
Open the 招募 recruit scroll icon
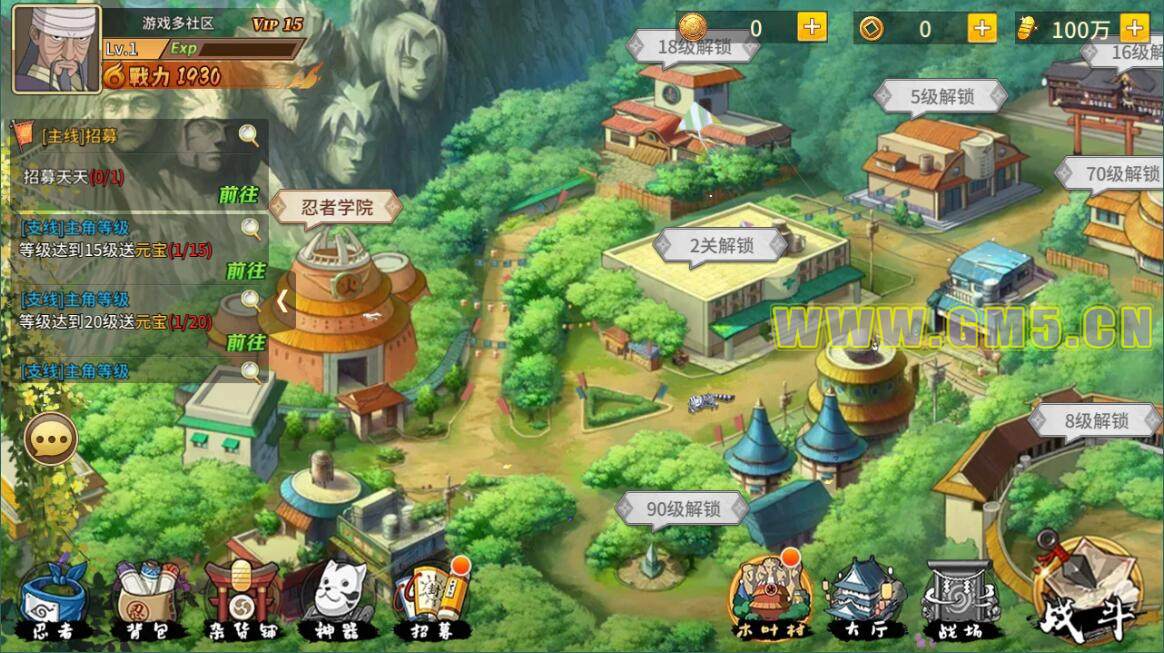(433, 600)
